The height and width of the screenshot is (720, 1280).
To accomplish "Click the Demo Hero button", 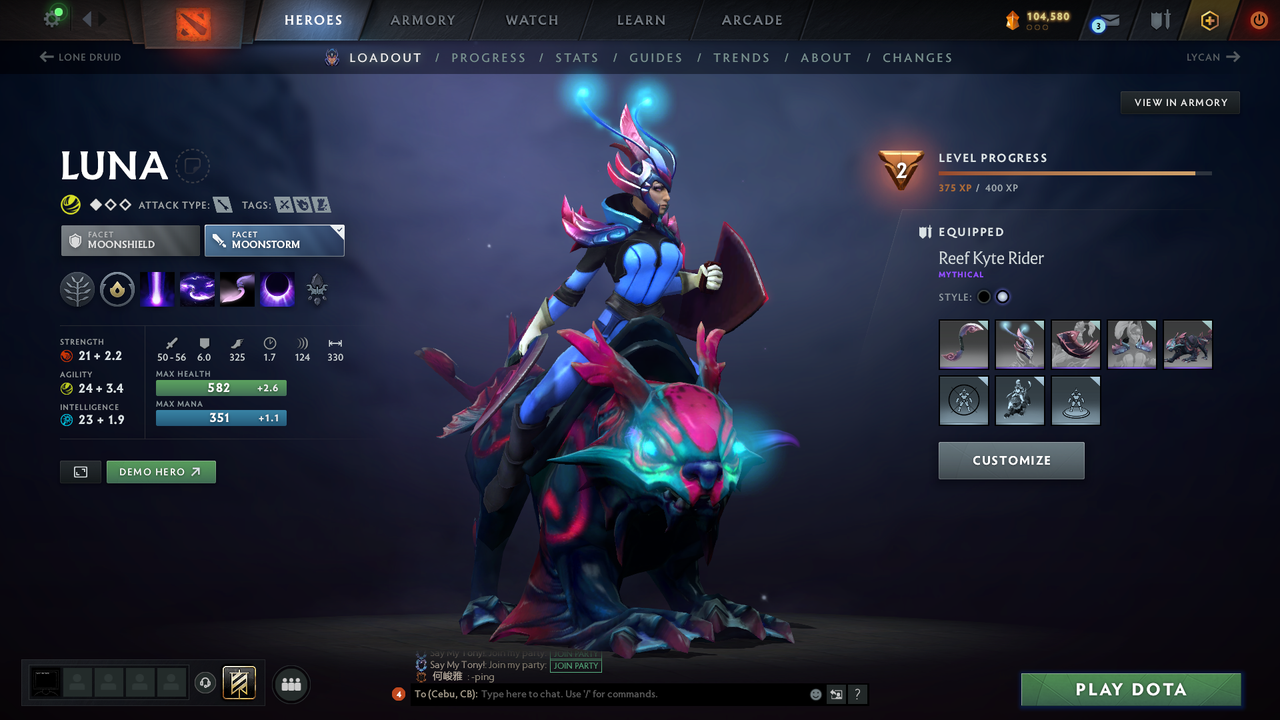I will 160,471.
